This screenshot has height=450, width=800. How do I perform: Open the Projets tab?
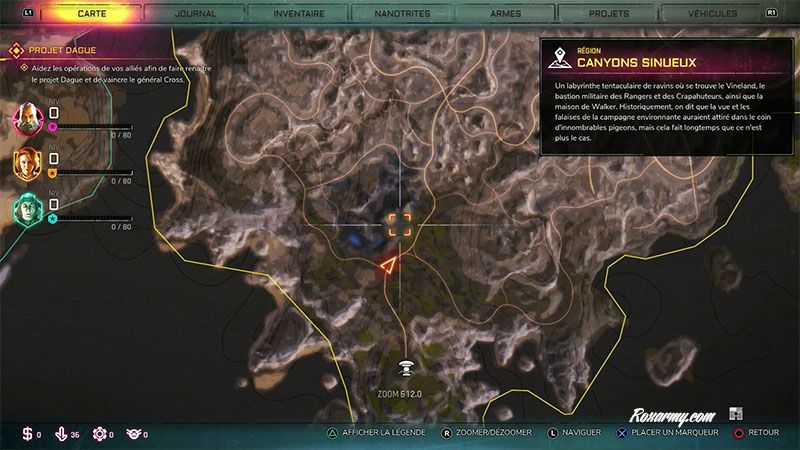(609, 14)
